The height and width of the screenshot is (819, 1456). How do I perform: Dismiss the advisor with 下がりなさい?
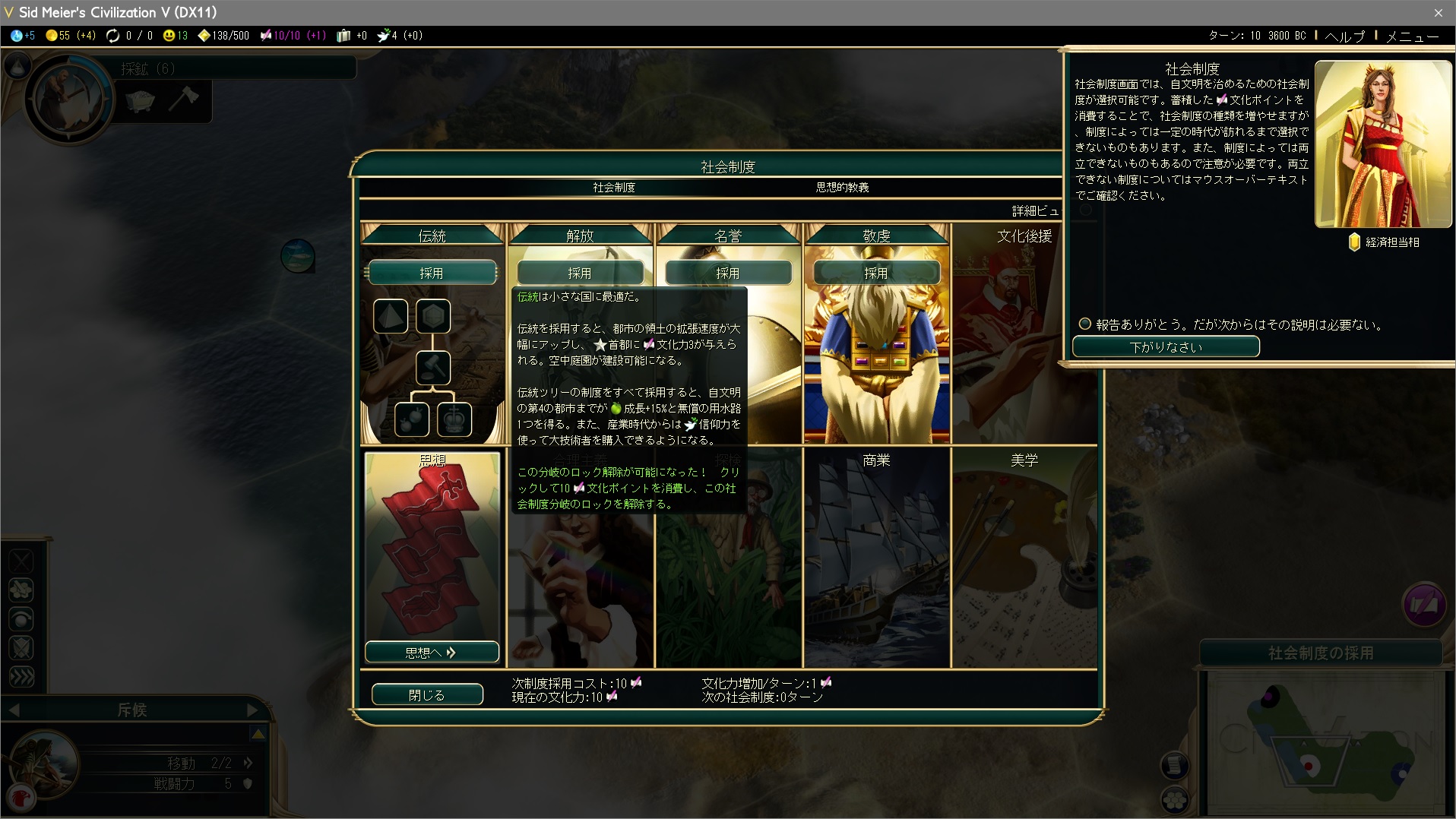[1165, 346]
